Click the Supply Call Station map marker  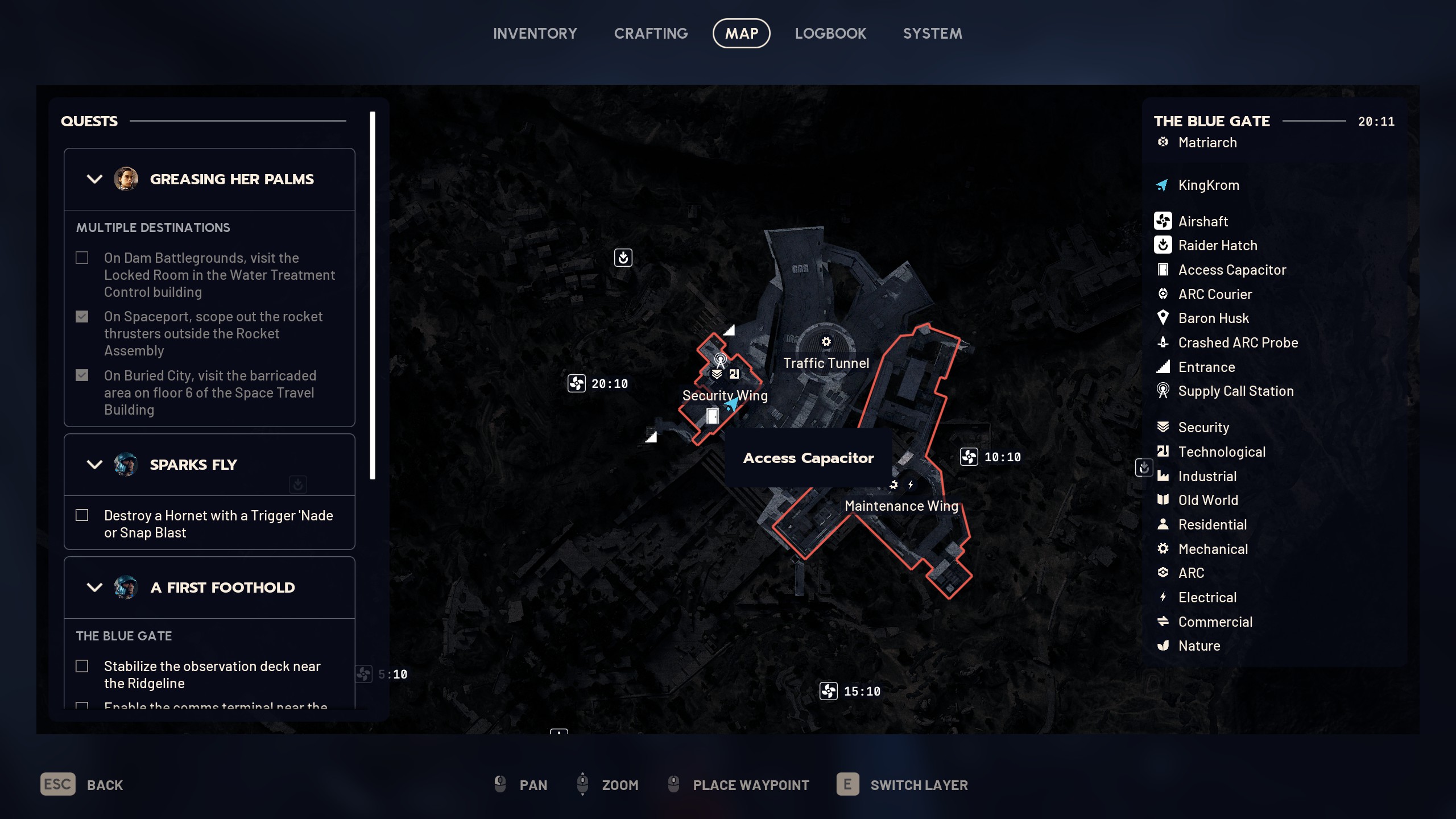click(720, 359)
